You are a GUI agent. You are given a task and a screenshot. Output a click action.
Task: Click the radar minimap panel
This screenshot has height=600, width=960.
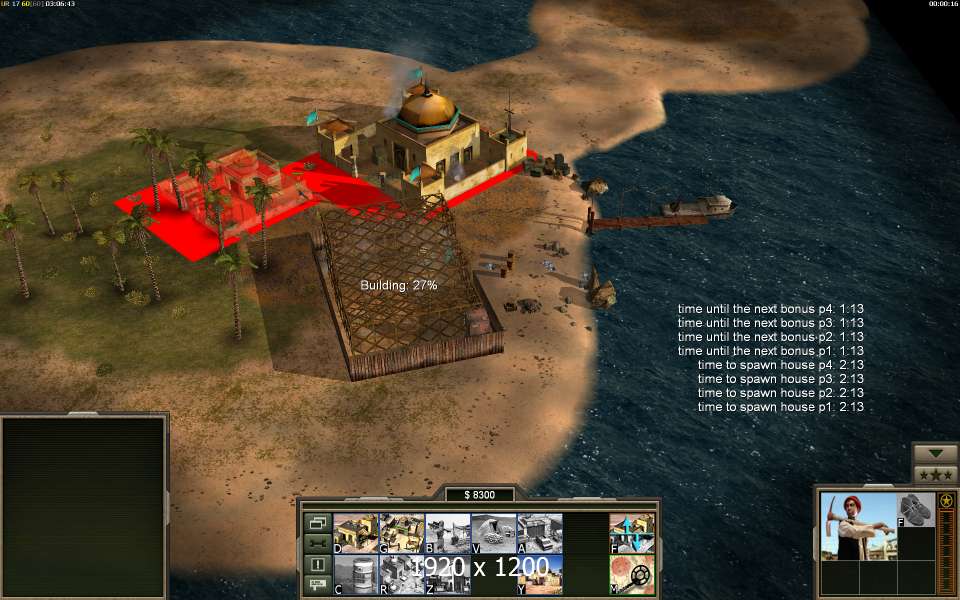point(83,507)
